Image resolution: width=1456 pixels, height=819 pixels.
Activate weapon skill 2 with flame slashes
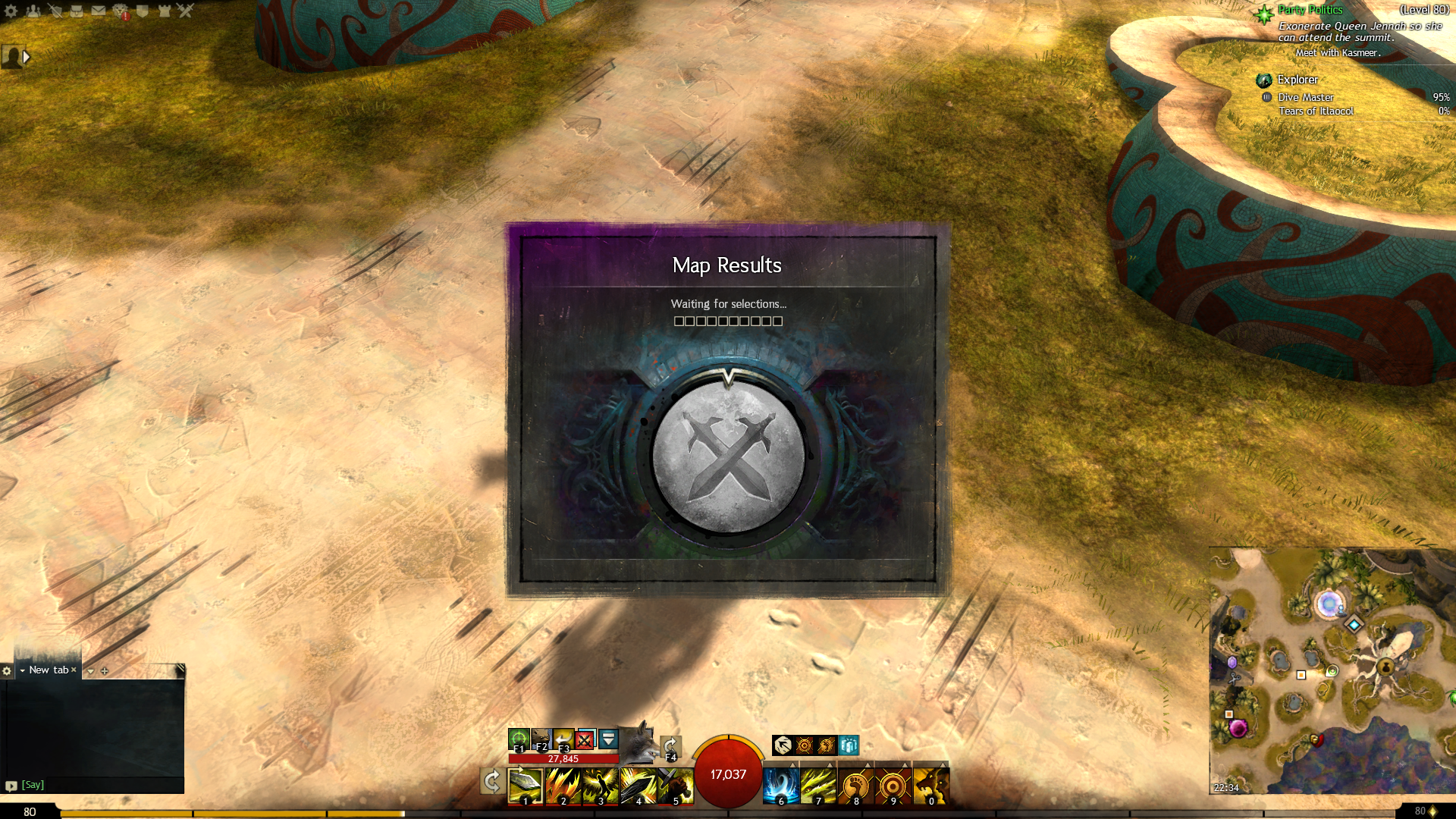point(563,786)
